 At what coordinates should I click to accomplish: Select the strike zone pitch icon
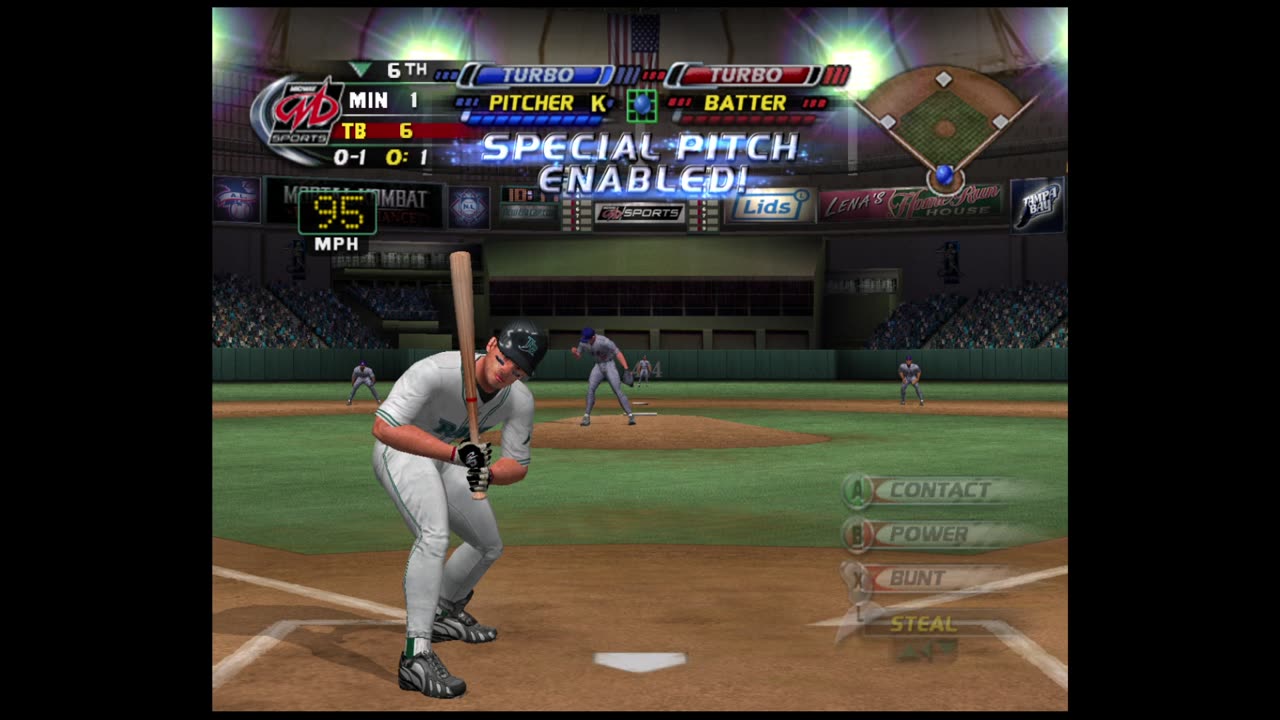(641, 105)
